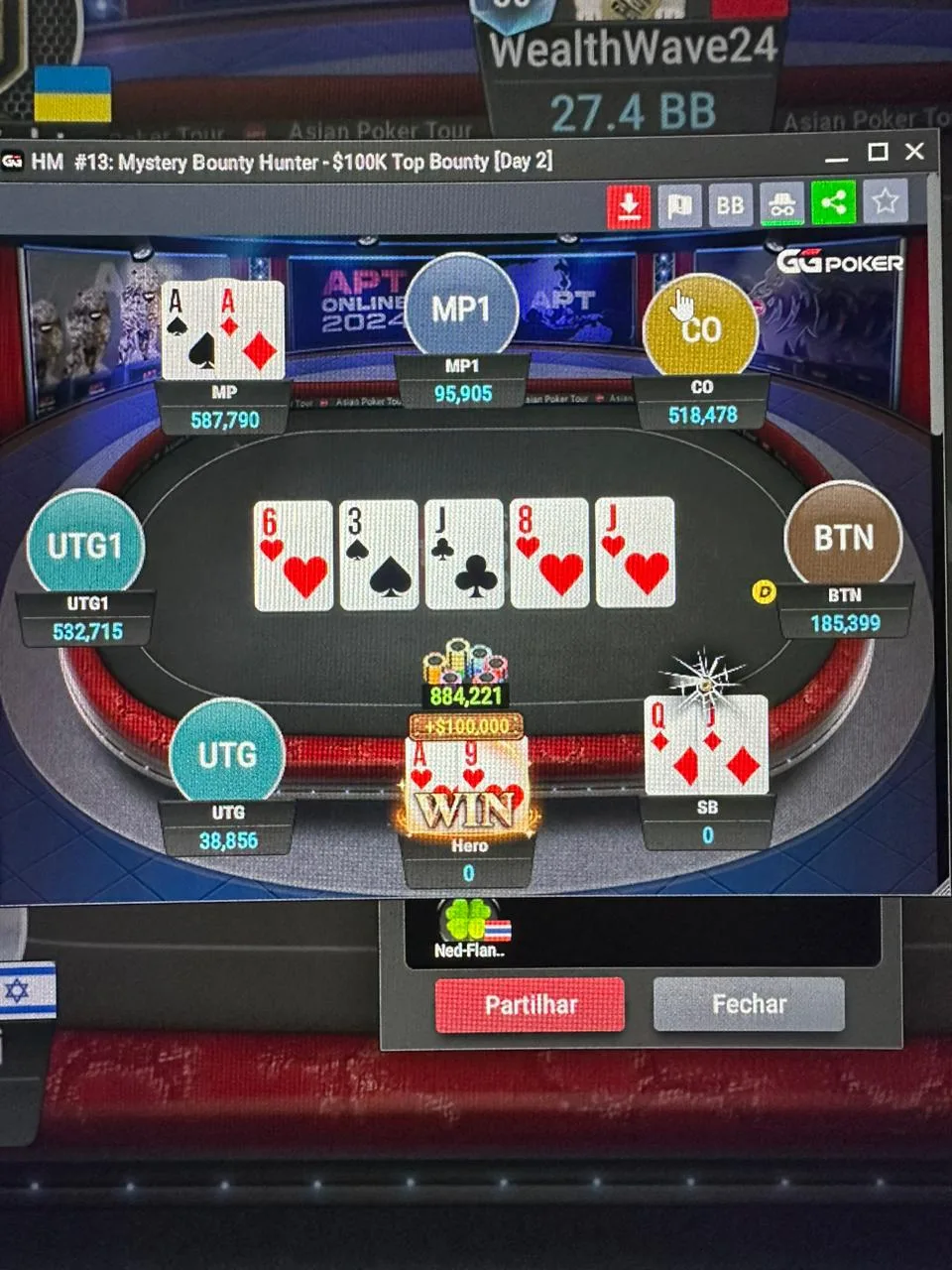Click the flag report icon
Viewport: 952px width, 1270px height.
point(679,205)
